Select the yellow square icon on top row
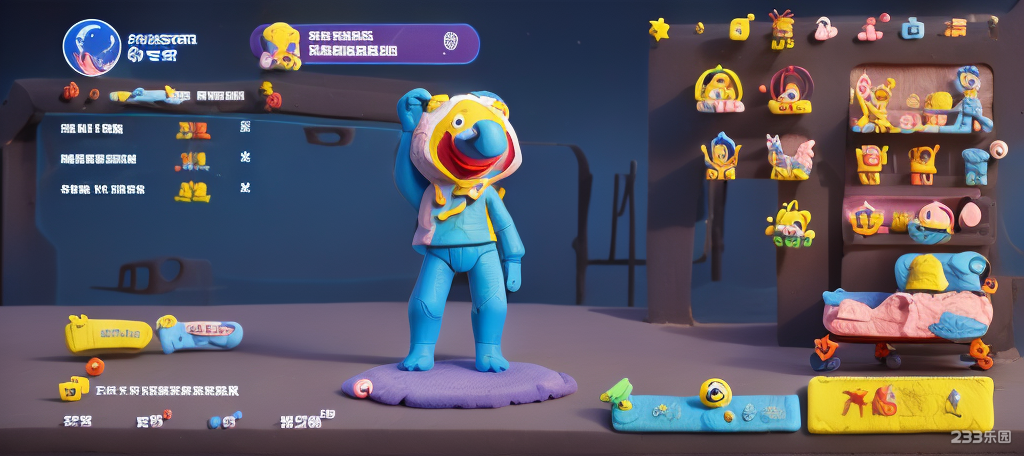Screen dimensions: 1024x456 (741, 27)
